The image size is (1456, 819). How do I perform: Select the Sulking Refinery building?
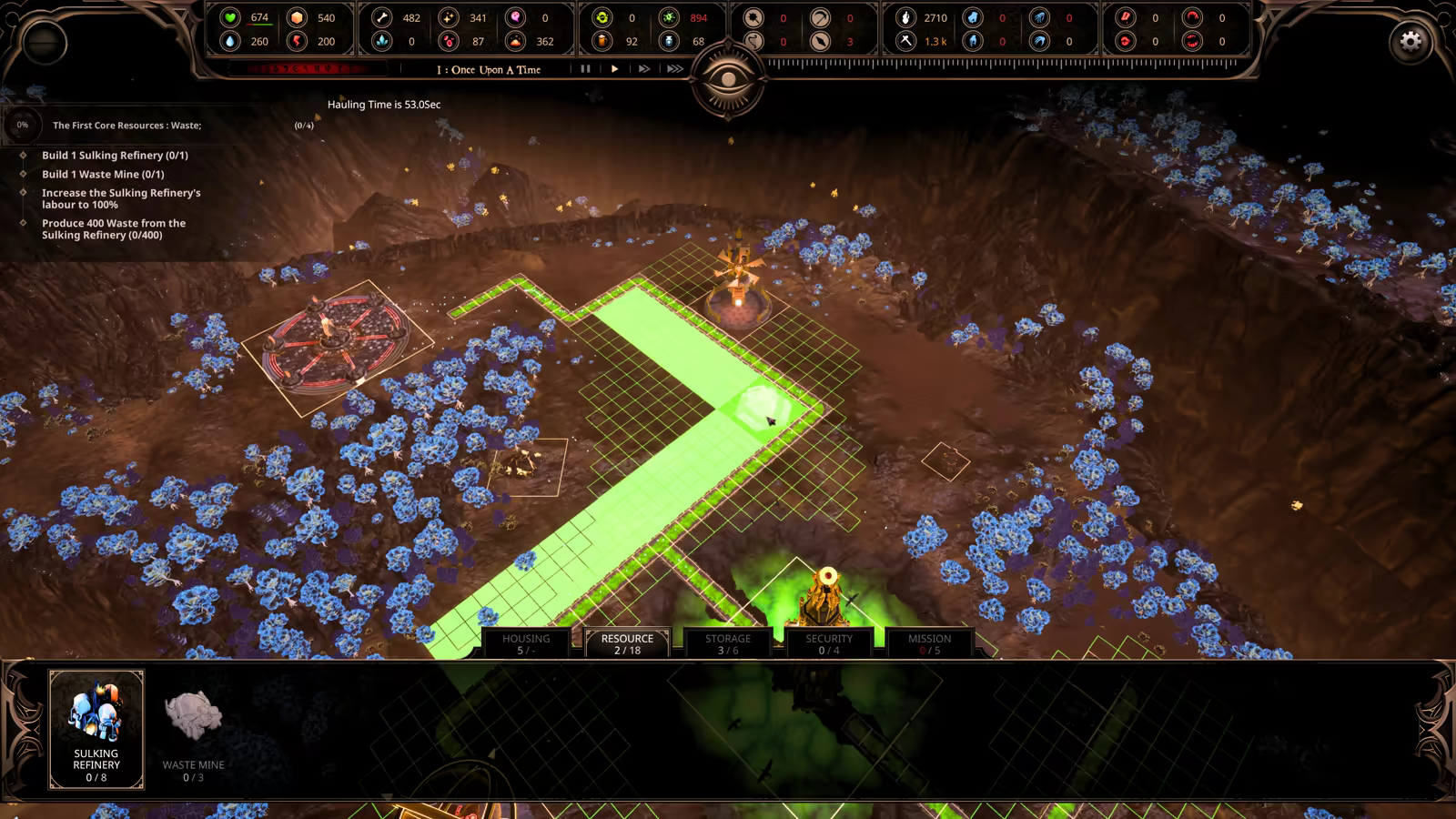96,729
